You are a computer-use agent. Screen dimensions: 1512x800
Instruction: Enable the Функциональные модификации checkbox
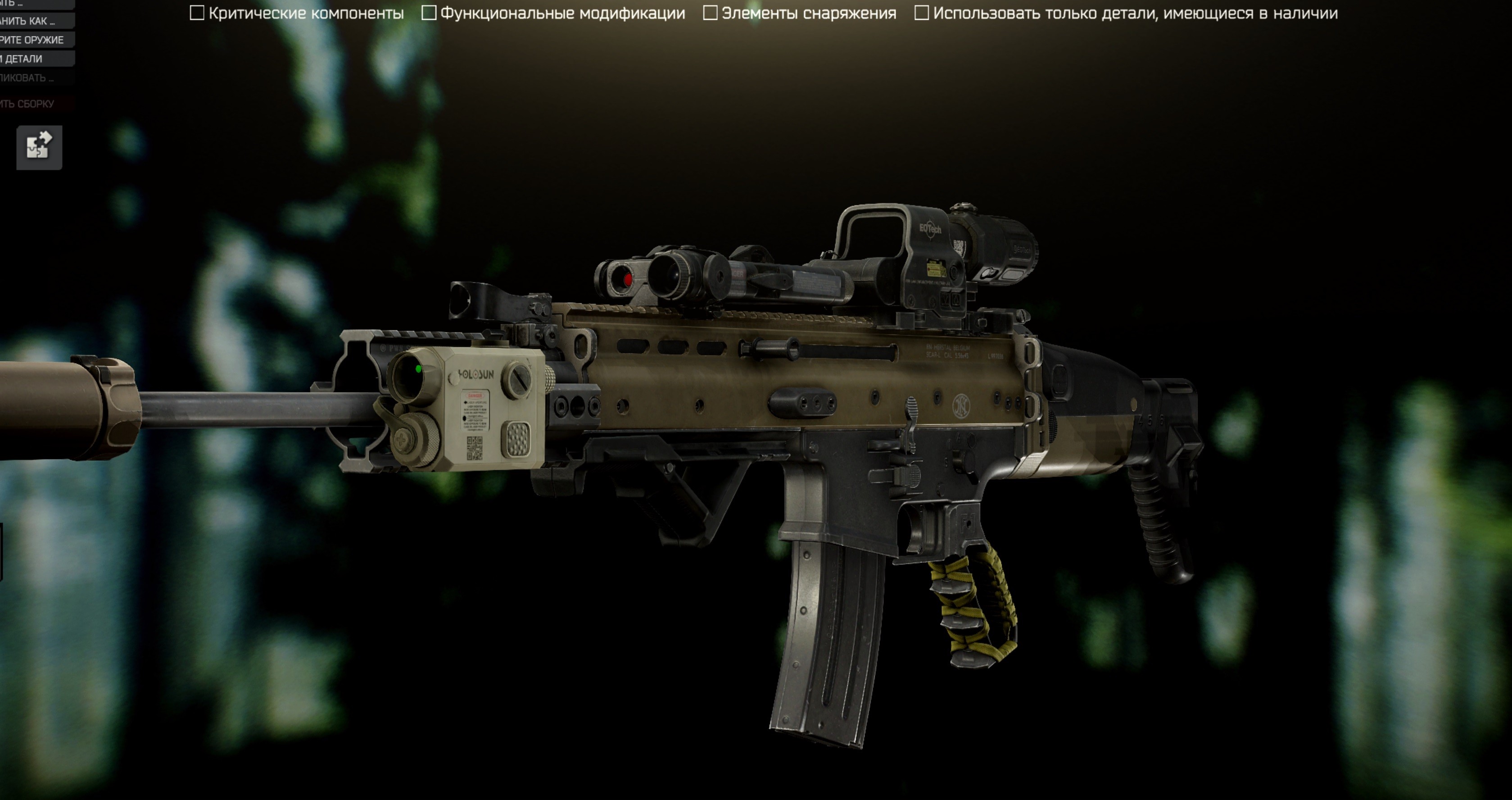coord(429,13)
